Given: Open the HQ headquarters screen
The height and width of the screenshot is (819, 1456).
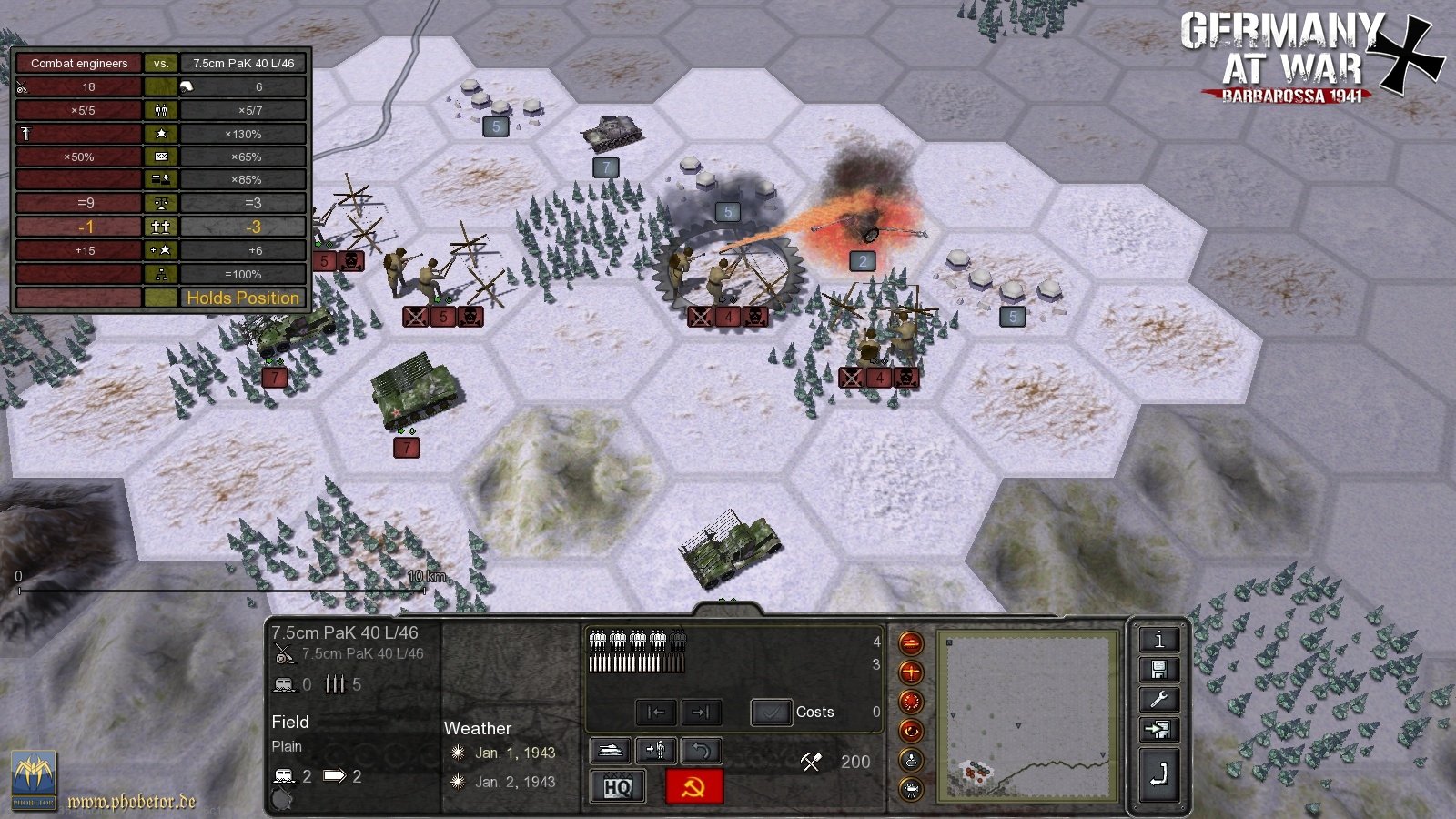Looking at the screenshot, I should (x=618, y=787).
